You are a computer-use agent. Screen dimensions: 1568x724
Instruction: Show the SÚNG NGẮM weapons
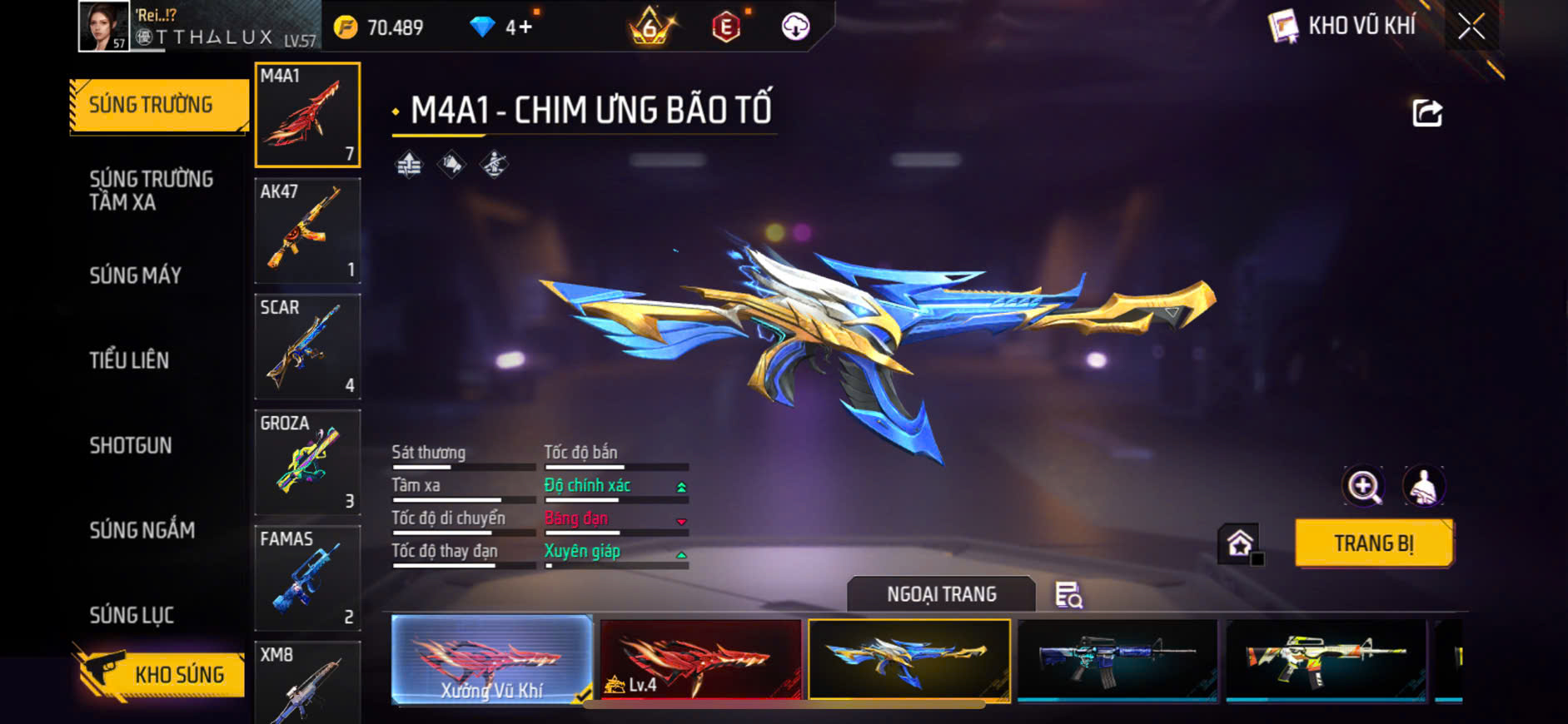pyautogui.click(x=142, y=530)
